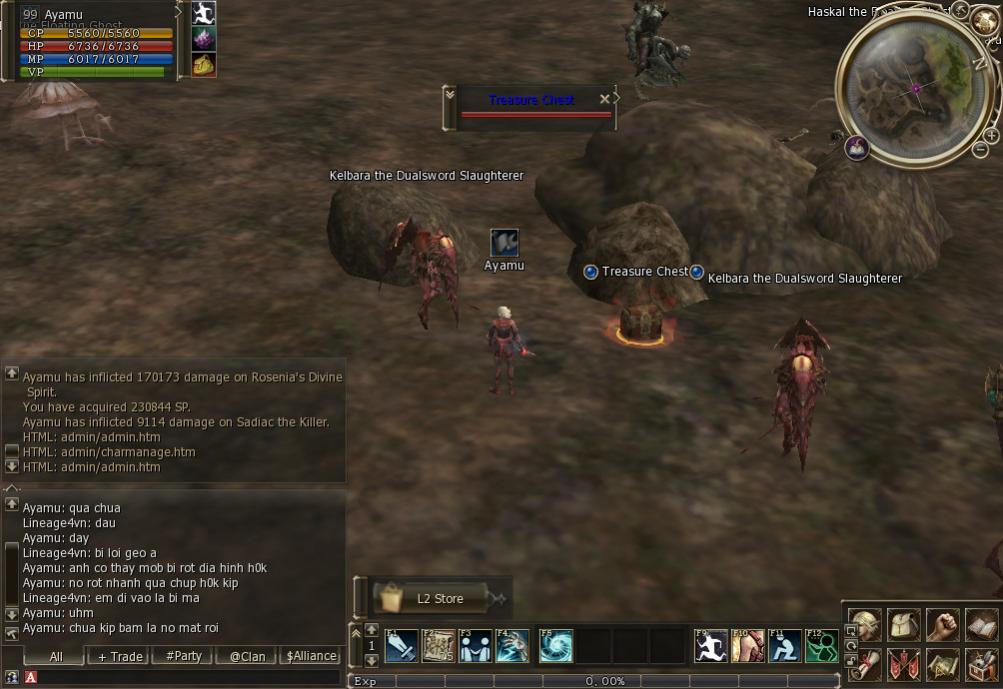Open the inventory backpack icon
The width and height of the screenshot is (1003, 689).
click(904, 624)
